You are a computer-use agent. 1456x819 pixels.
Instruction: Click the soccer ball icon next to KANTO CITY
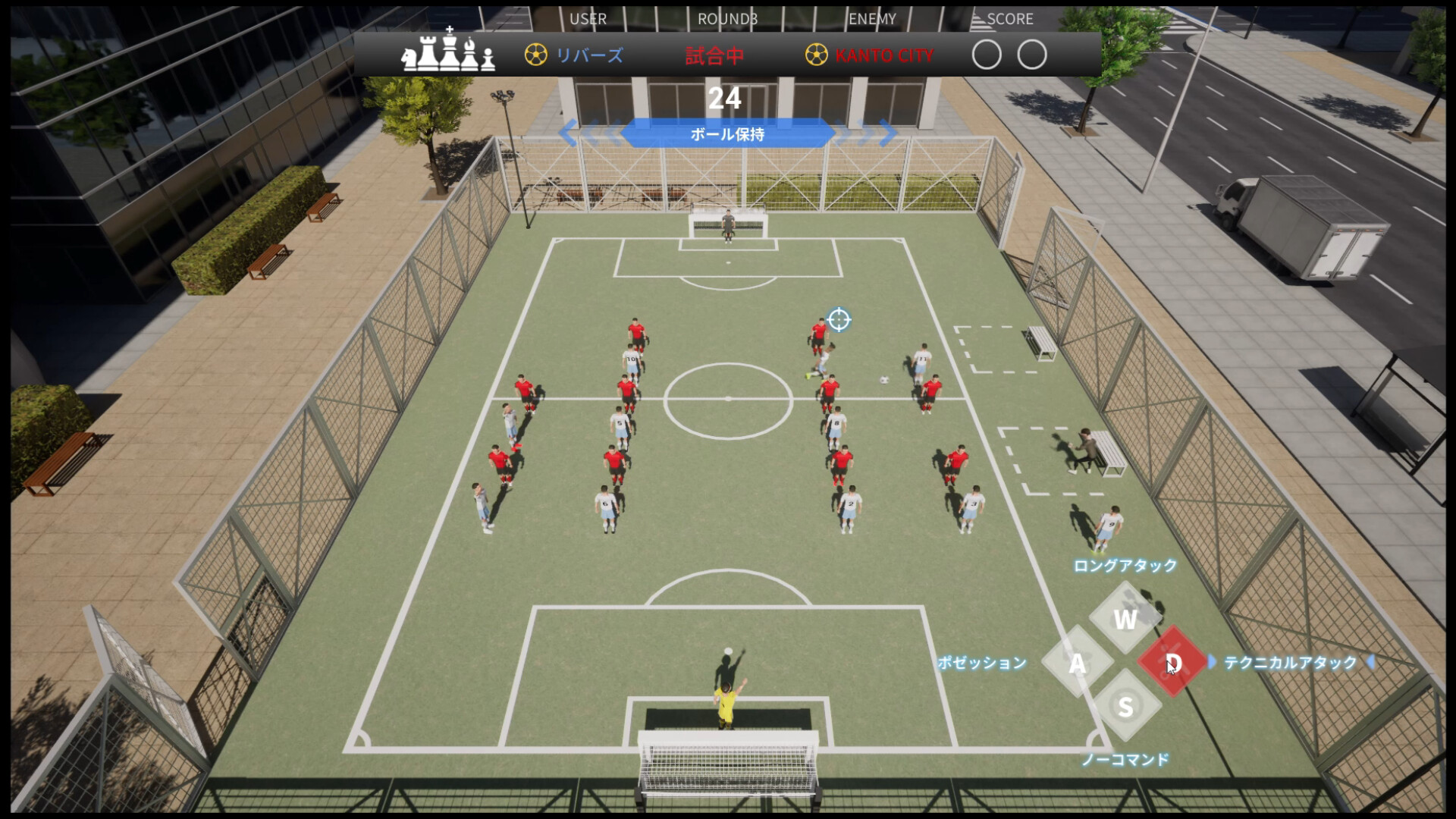(x=817, y=54)
